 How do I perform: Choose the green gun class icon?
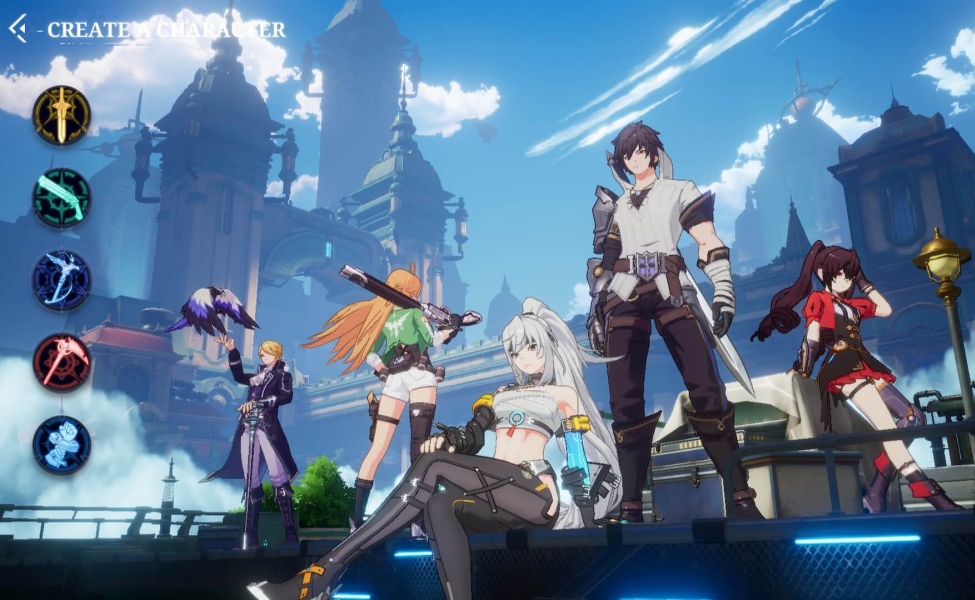[62, 198]
